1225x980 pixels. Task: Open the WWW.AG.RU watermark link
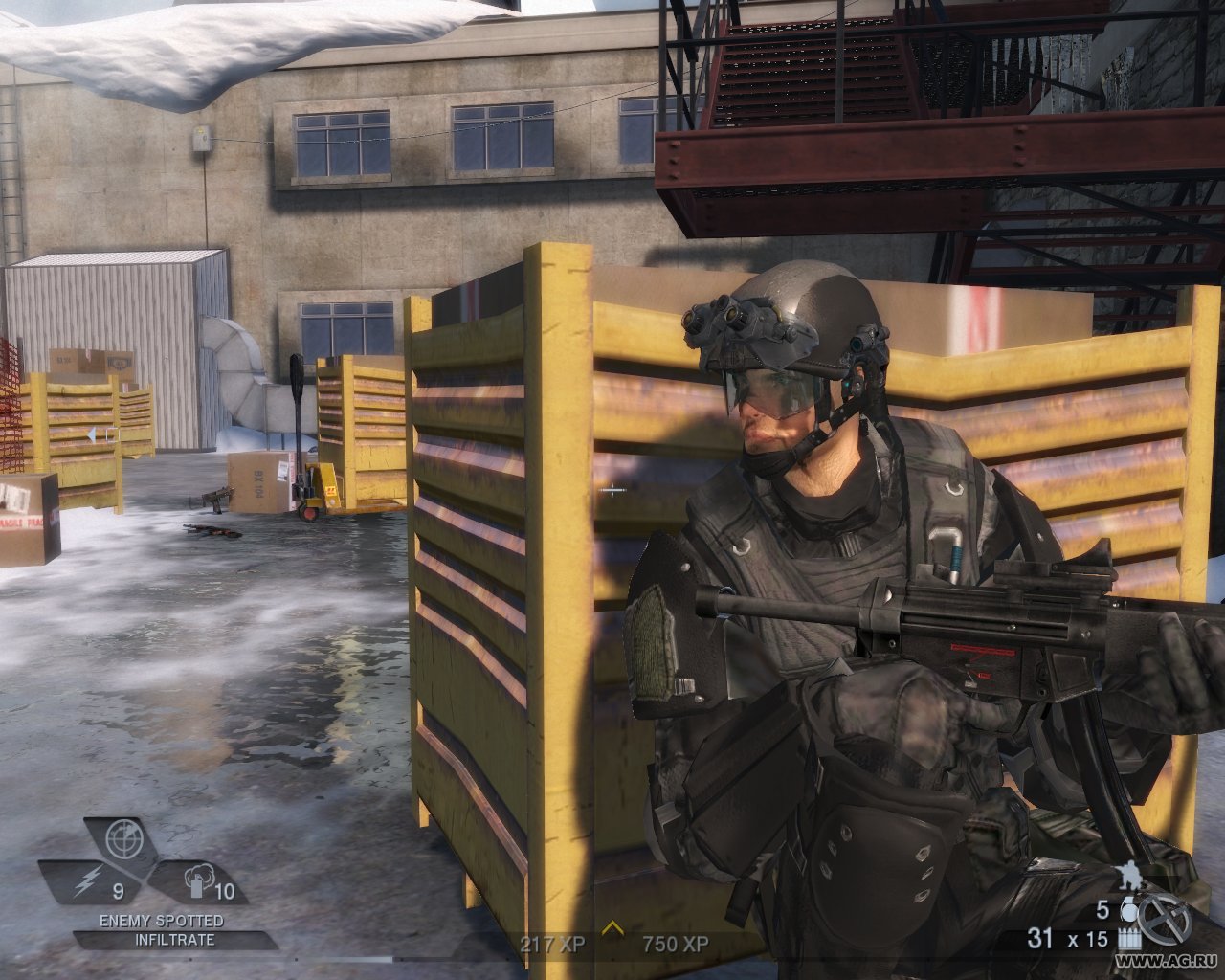tap(1165, 960)
